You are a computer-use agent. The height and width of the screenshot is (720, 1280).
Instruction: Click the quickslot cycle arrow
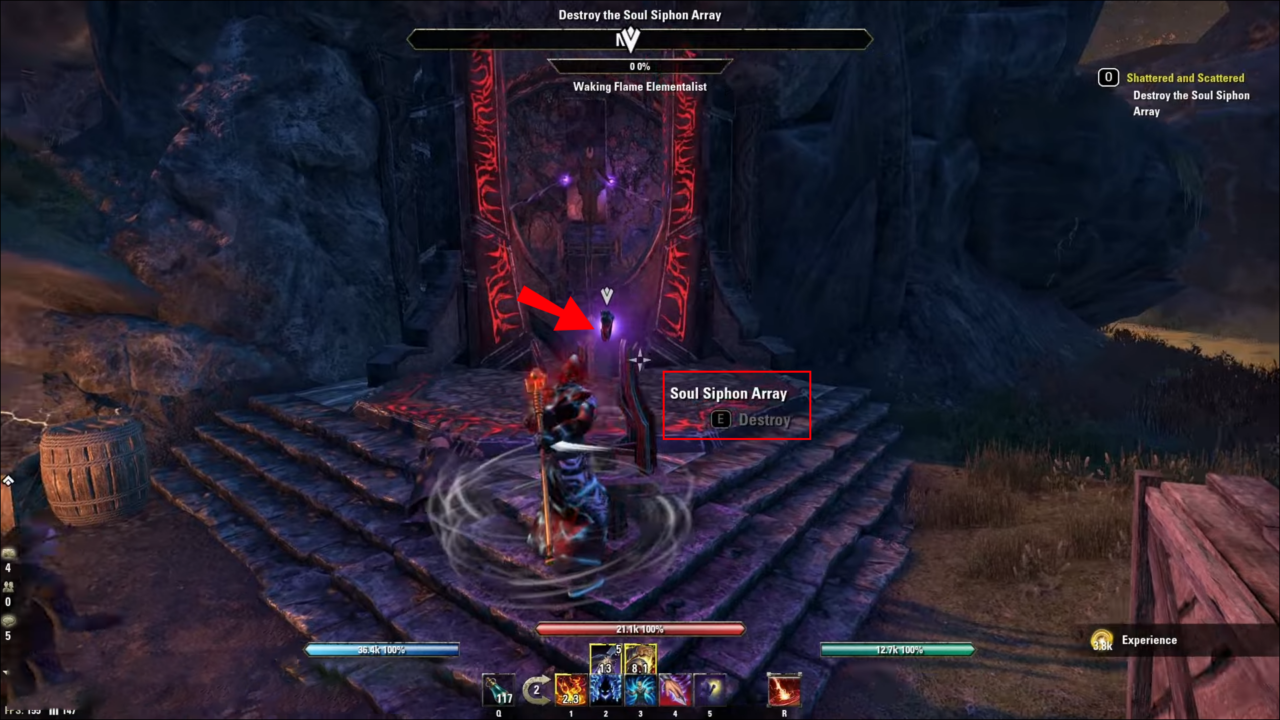point(537,688)
